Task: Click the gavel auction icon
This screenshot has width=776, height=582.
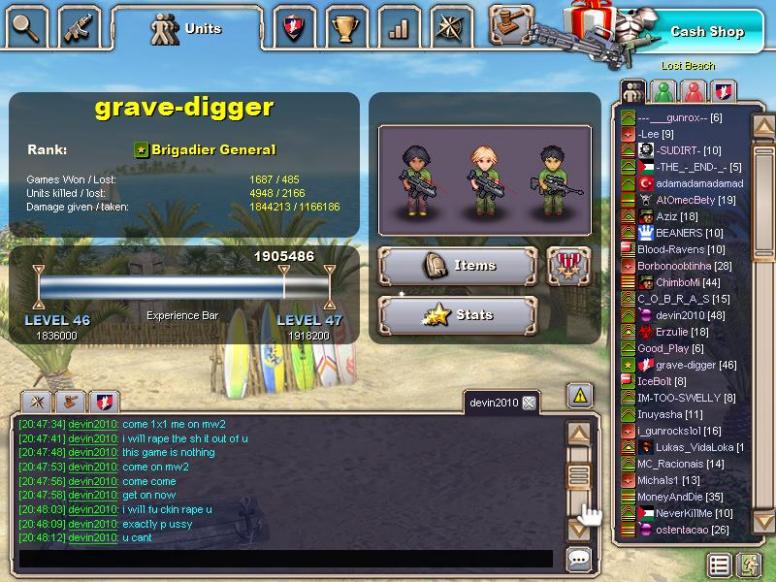Action: click(x=511, y=22)
